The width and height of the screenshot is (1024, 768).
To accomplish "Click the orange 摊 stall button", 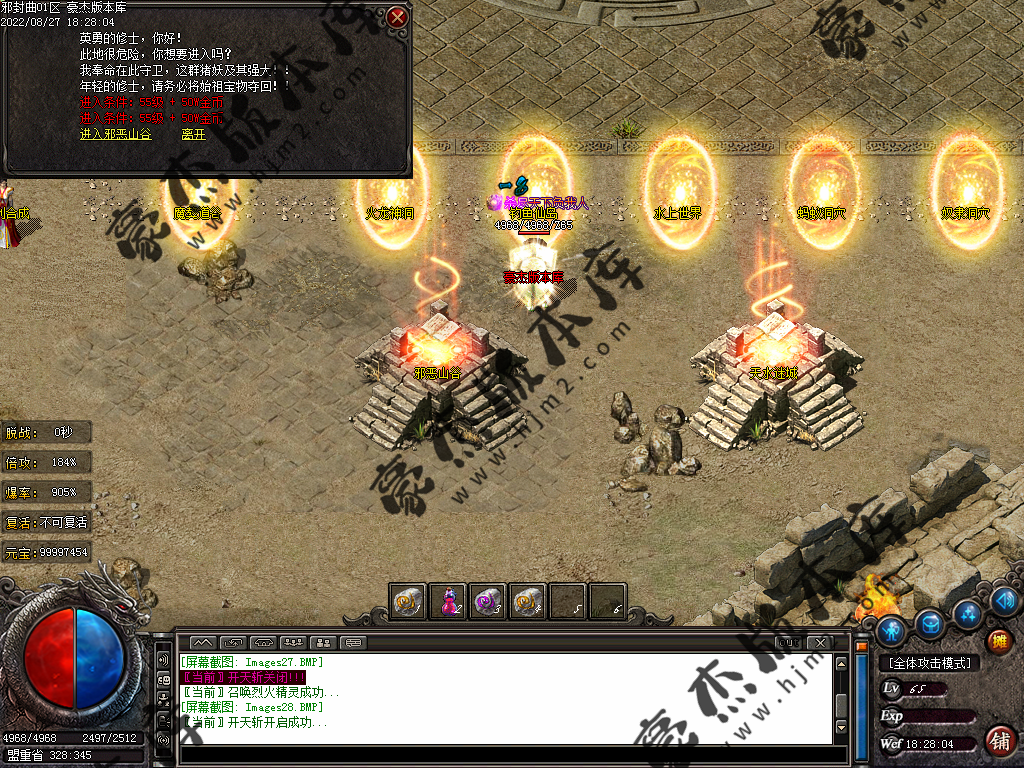I will point(998,641).
